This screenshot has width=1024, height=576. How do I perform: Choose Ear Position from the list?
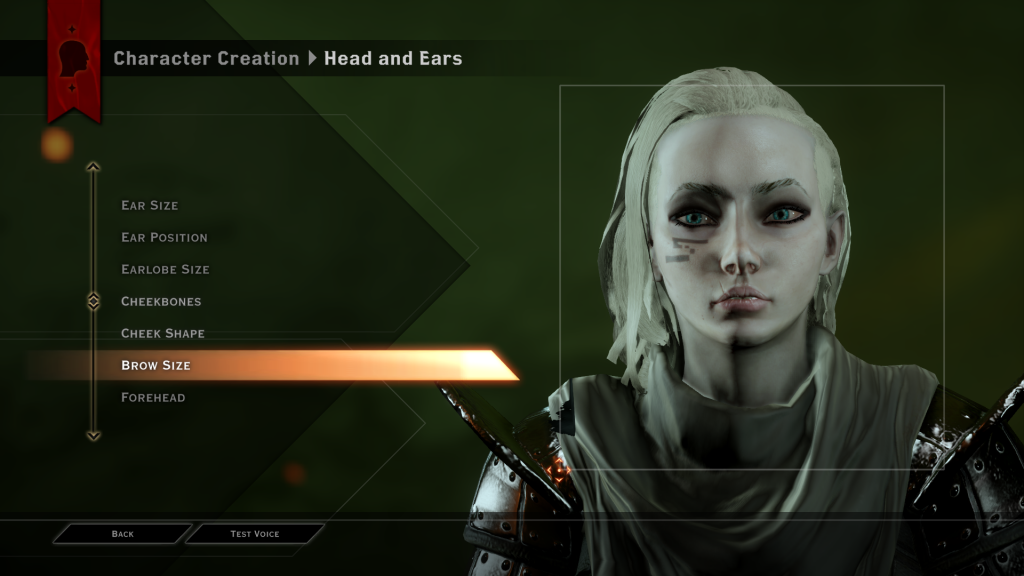coord(164,237)
